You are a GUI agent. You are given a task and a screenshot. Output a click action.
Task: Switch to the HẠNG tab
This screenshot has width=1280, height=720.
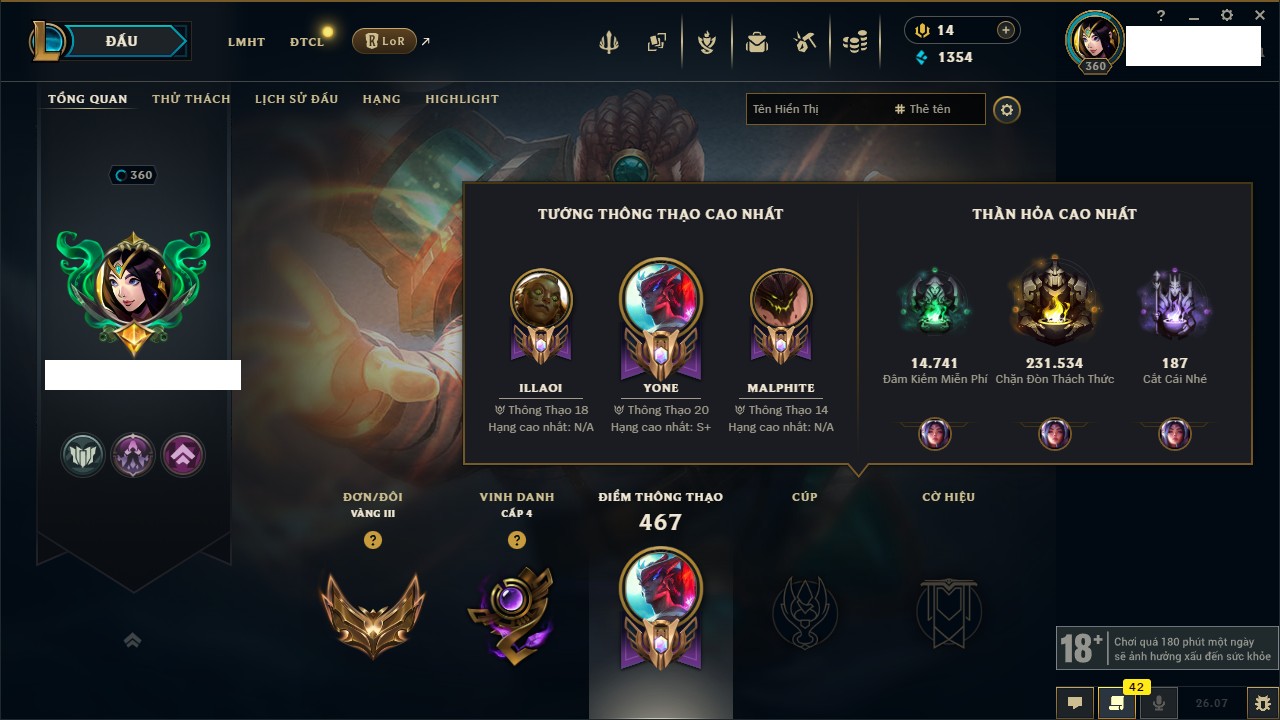381,99
